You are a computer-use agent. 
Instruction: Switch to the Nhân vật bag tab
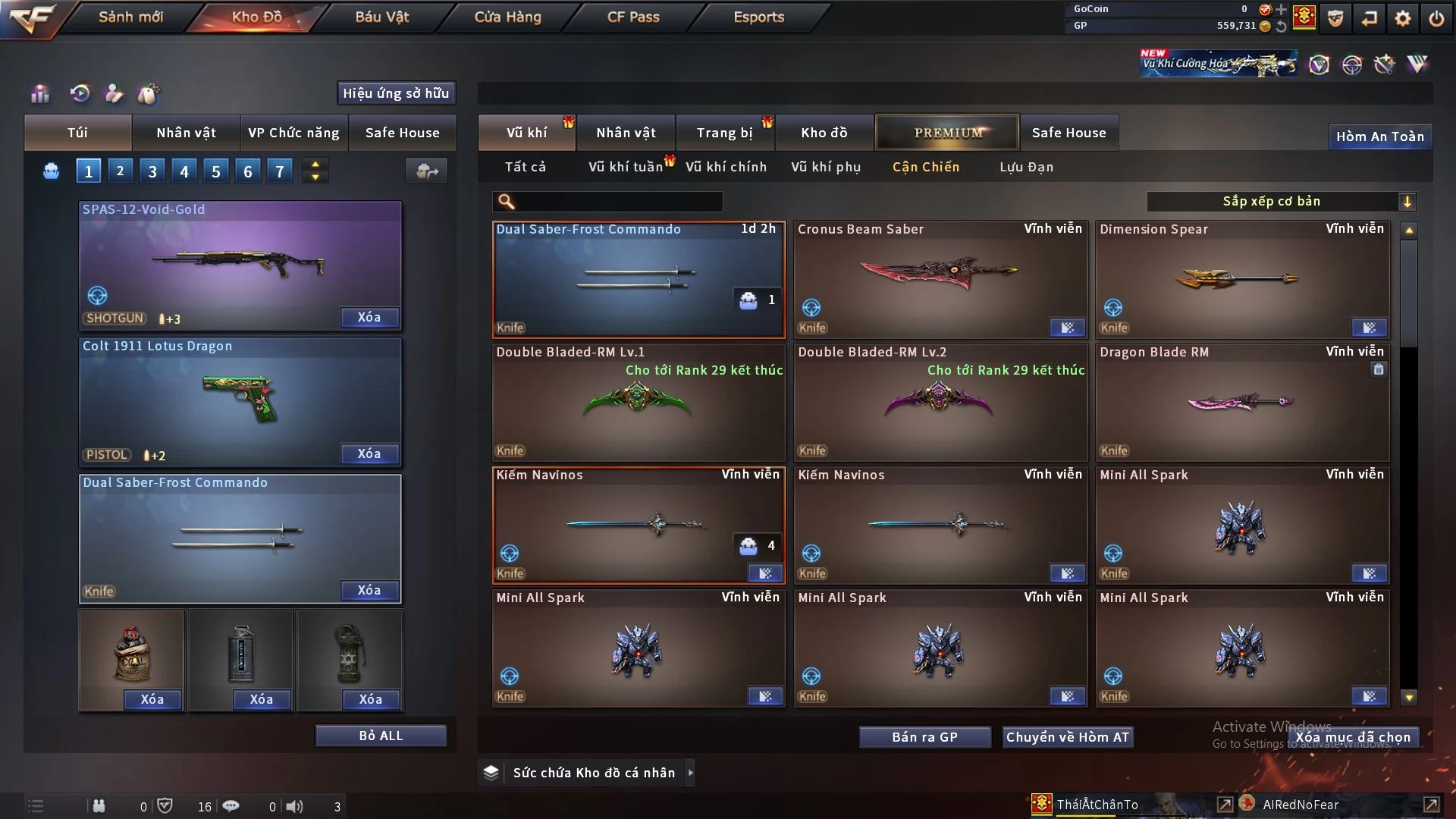(186, 133)
